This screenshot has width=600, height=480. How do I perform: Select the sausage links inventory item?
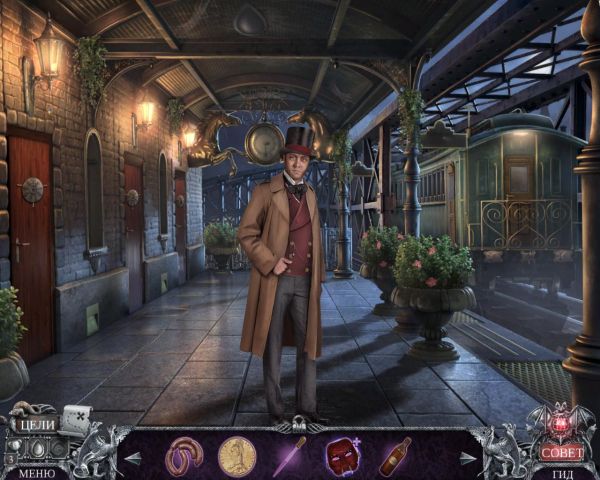184,456
